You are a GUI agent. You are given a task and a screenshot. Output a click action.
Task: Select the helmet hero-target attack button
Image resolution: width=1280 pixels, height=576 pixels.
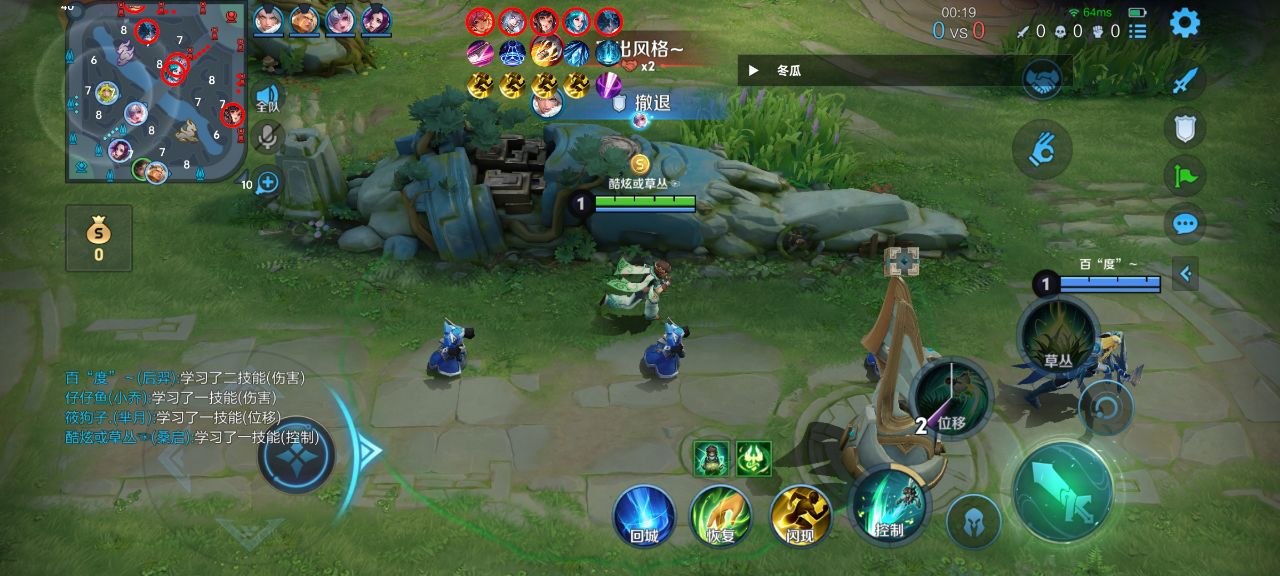974,521
